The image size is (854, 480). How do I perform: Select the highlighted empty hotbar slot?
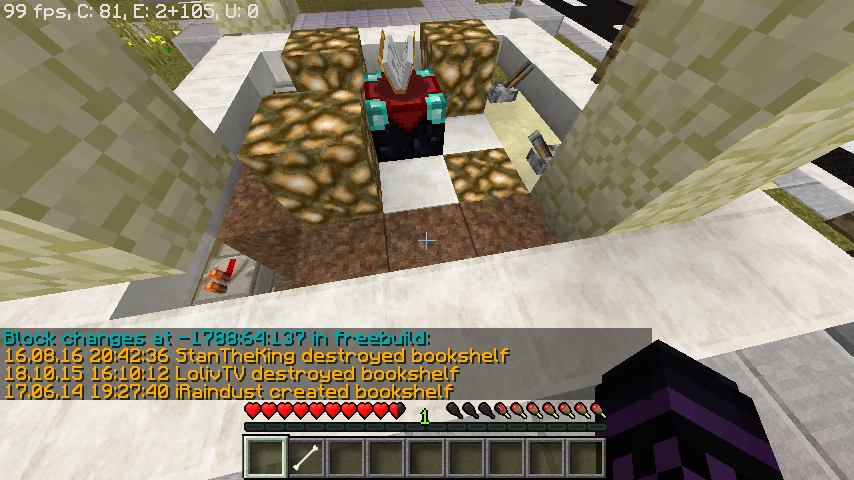click(266, 459)
